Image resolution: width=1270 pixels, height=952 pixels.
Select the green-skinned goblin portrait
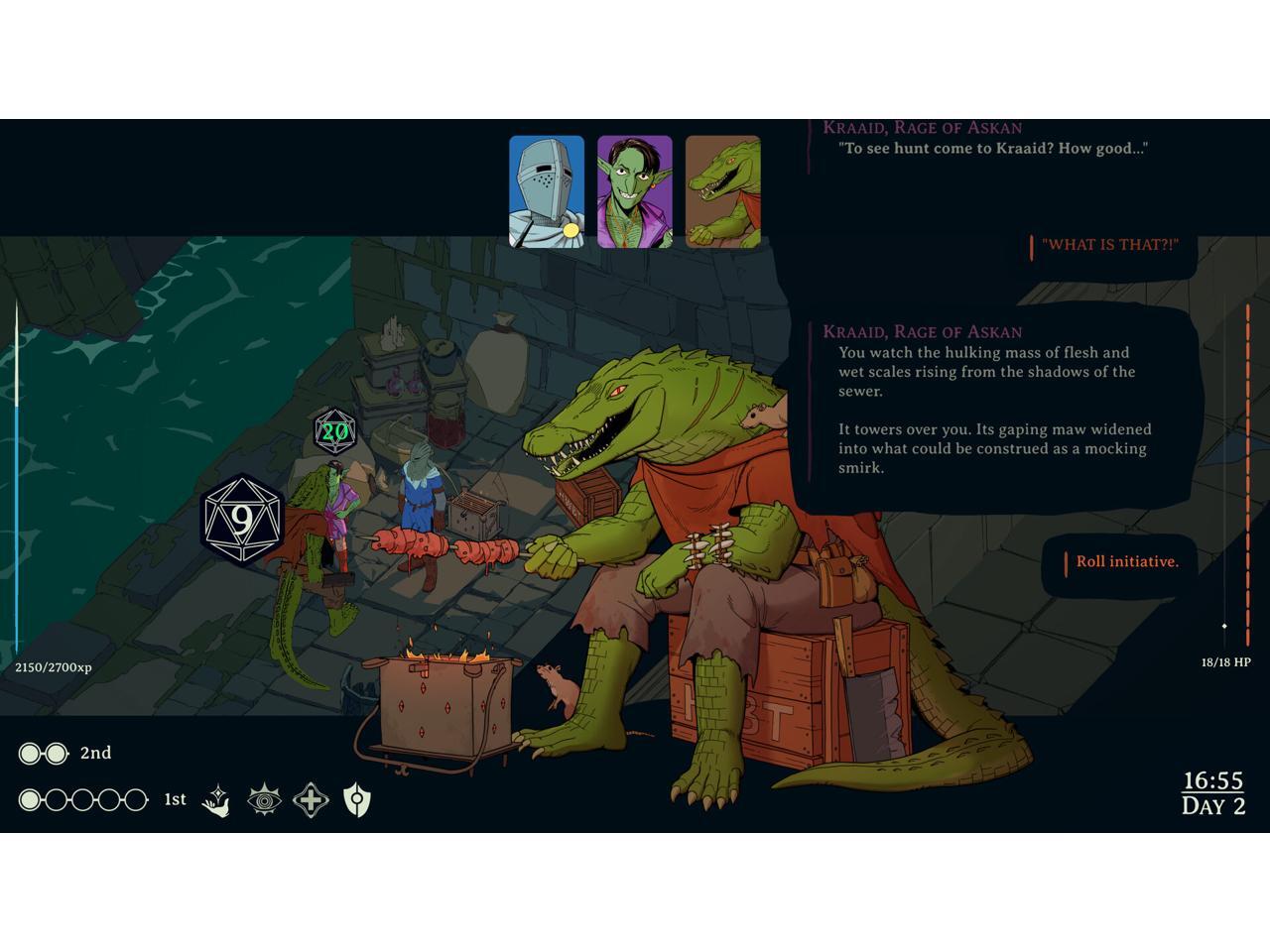tap(635, 191)
